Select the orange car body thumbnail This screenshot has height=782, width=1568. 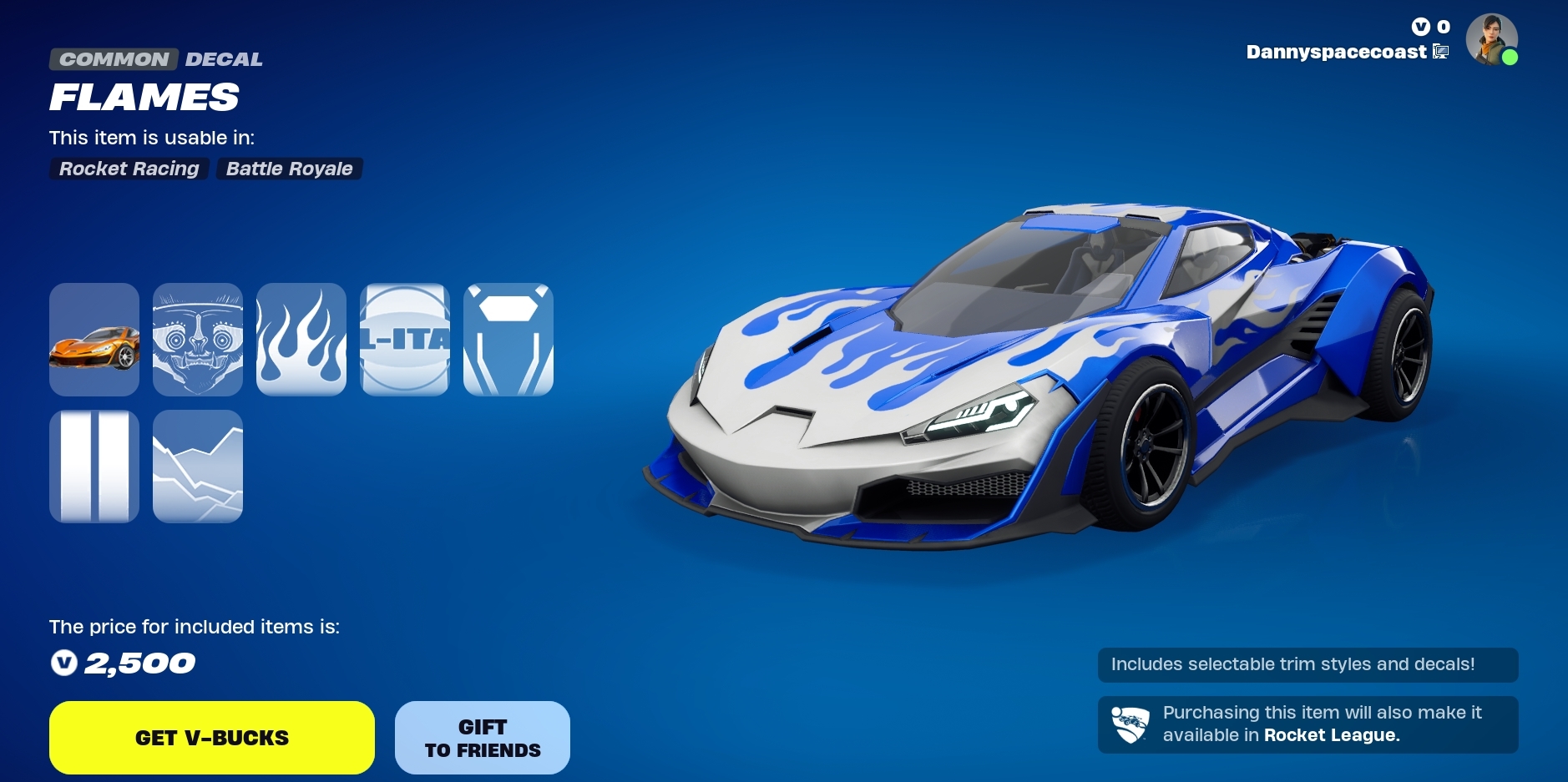point(94,340)
